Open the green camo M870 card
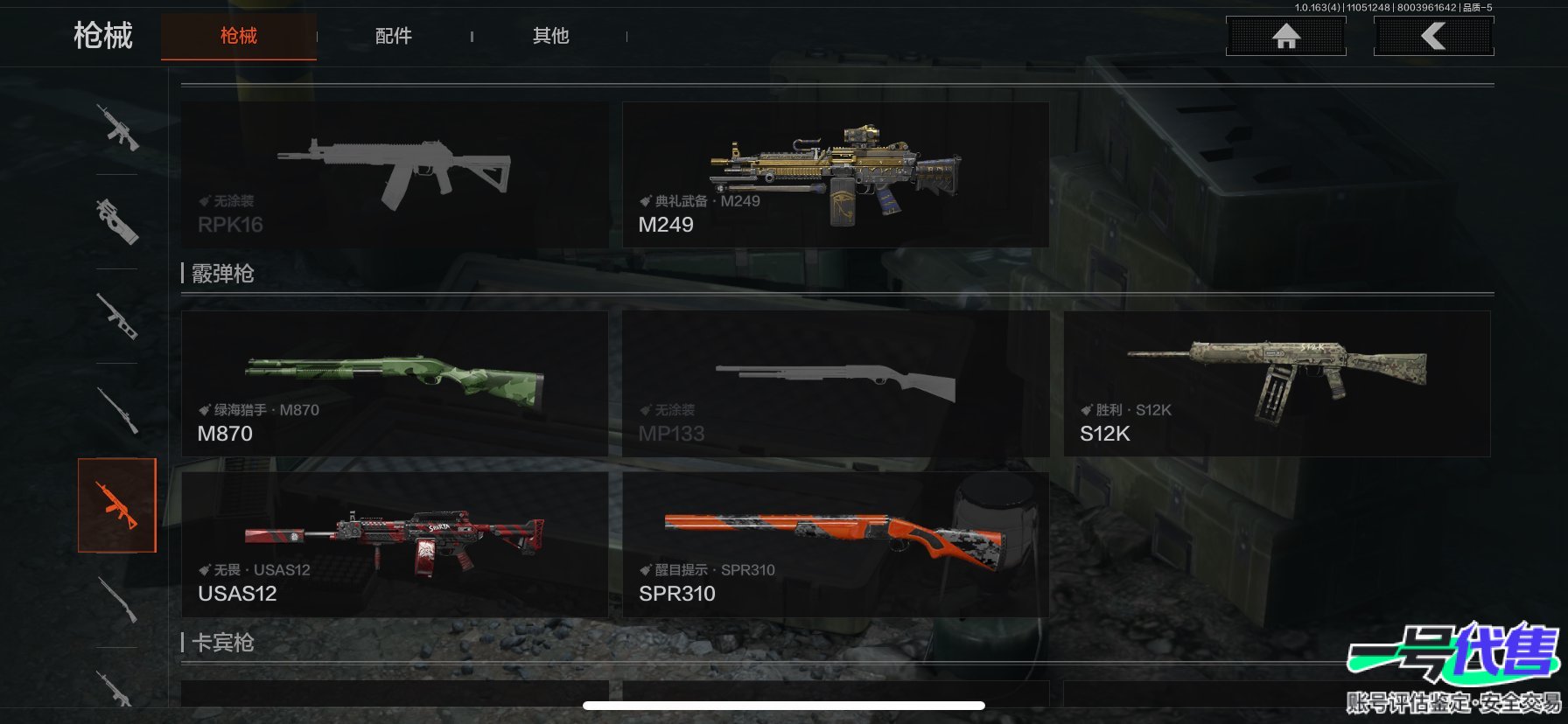 point(395,384)
